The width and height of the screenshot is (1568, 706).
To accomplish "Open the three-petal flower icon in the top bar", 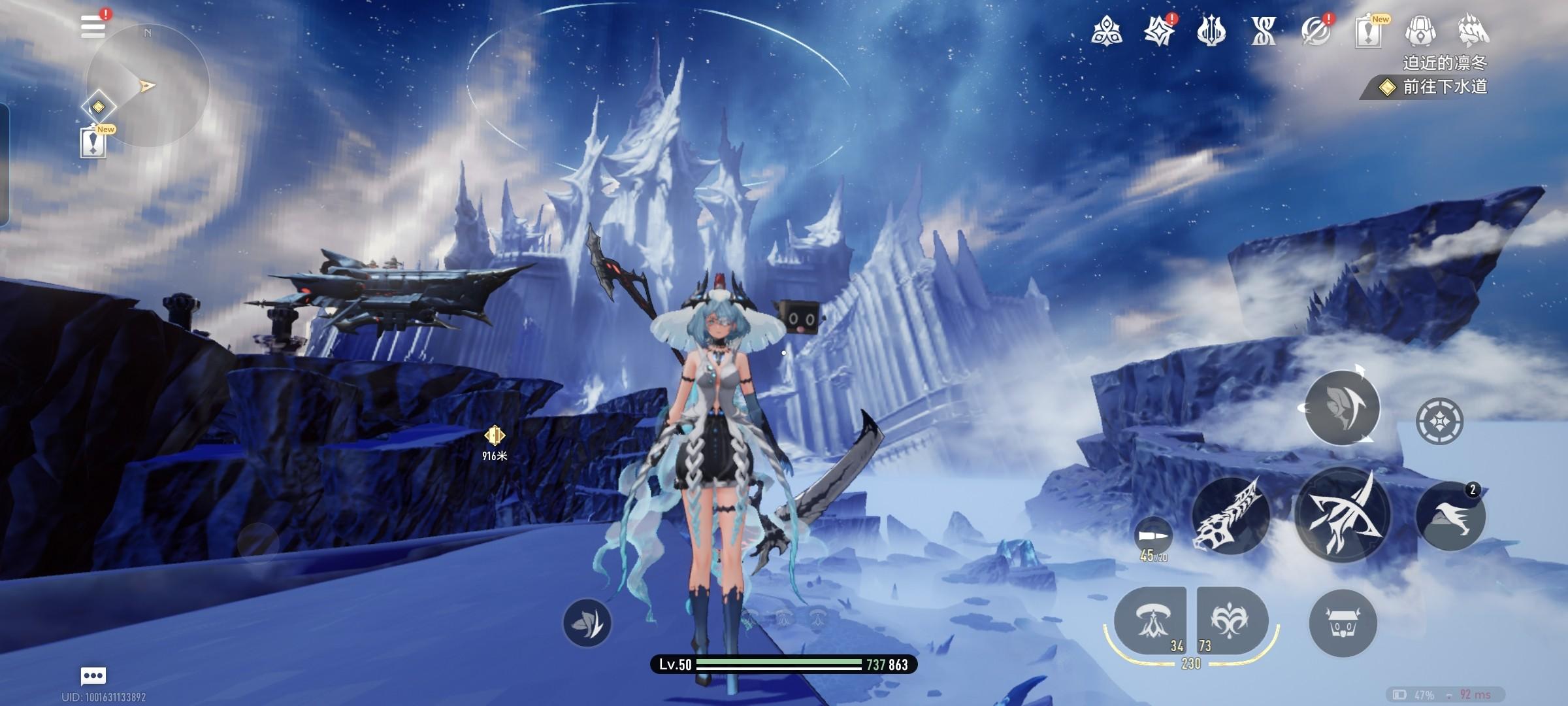I will (1106, 31).
